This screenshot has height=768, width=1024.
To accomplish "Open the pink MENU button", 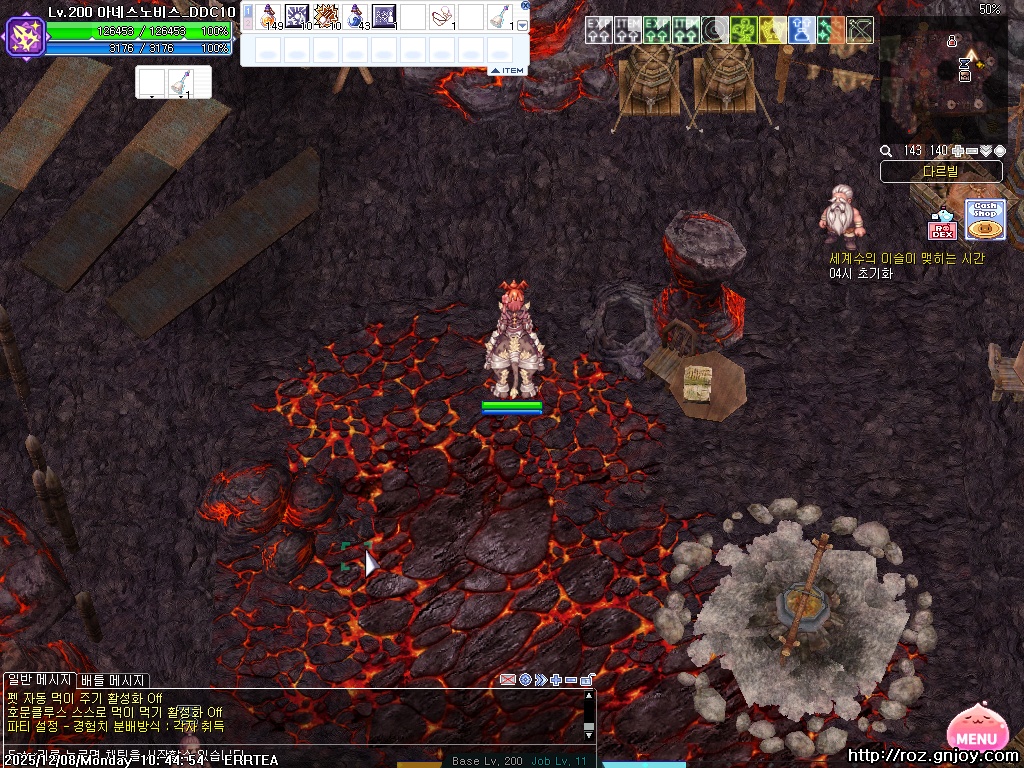I will 980,734.
